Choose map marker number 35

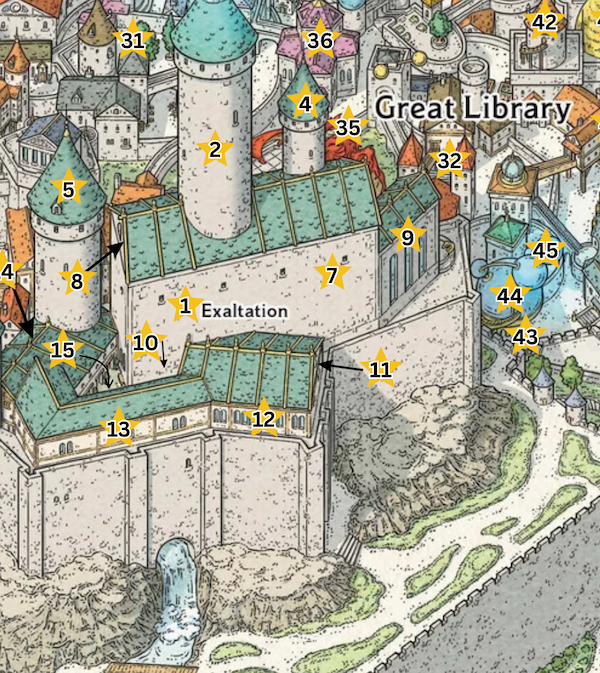pyautogui.click(x=348, y=127)
